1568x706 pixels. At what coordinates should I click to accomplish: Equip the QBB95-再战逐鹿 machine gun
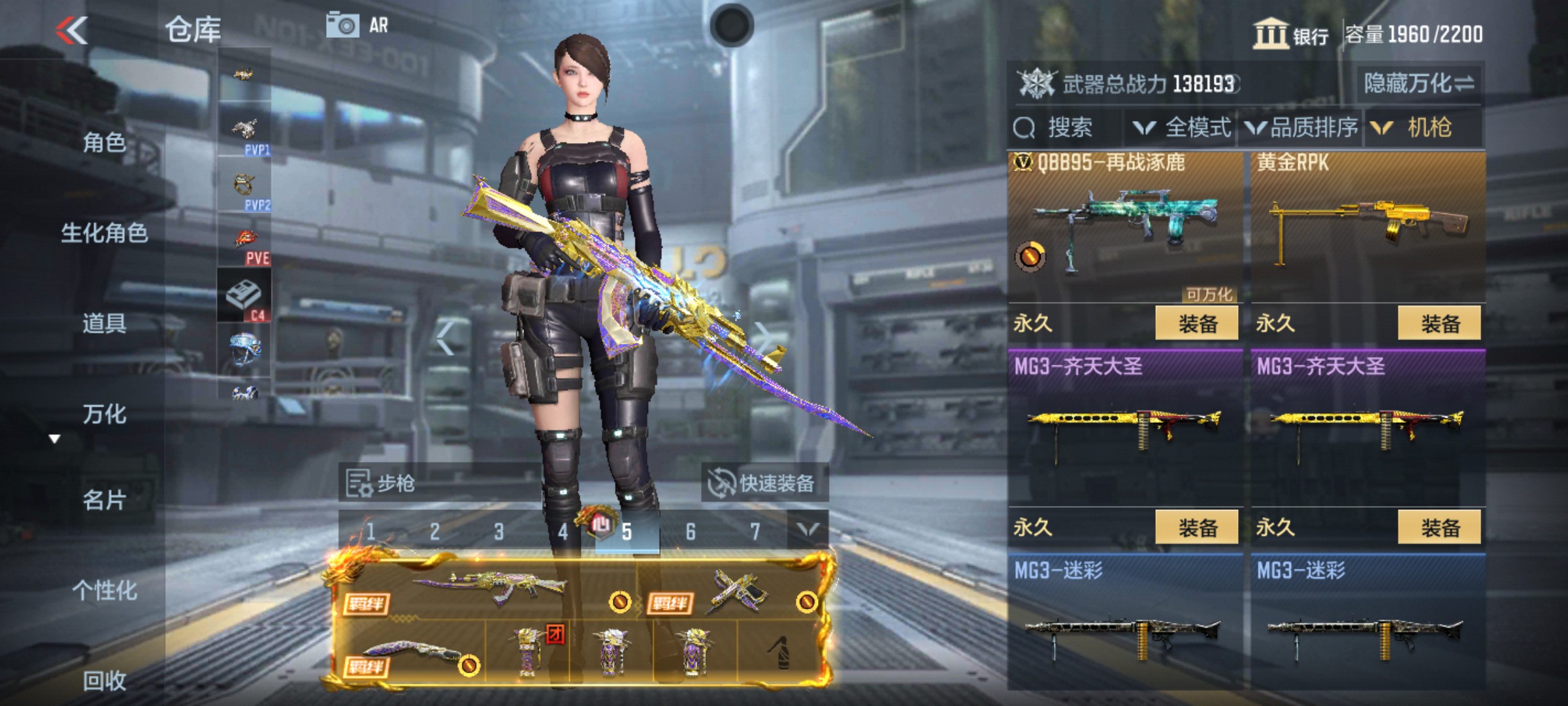coord(1196,324)
